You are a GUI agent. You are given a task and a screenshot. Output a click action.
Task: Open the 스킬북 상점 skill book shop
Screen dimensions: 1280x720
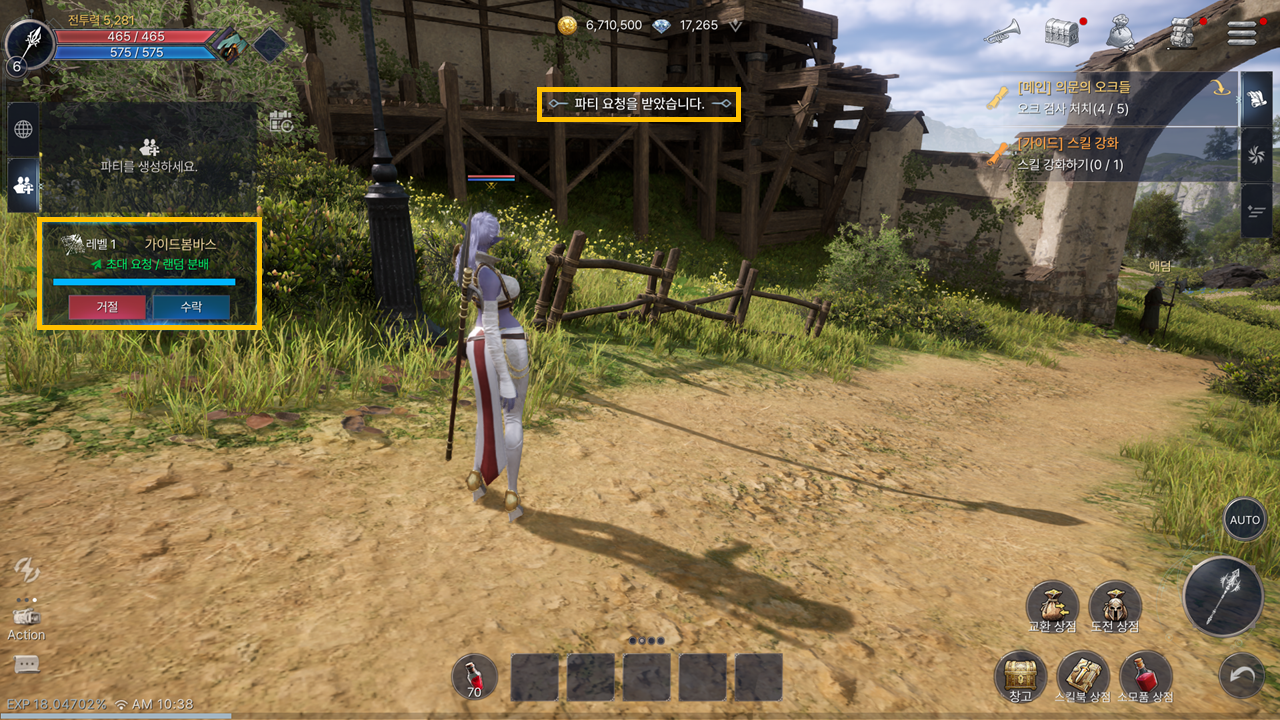pos(1083,675)
